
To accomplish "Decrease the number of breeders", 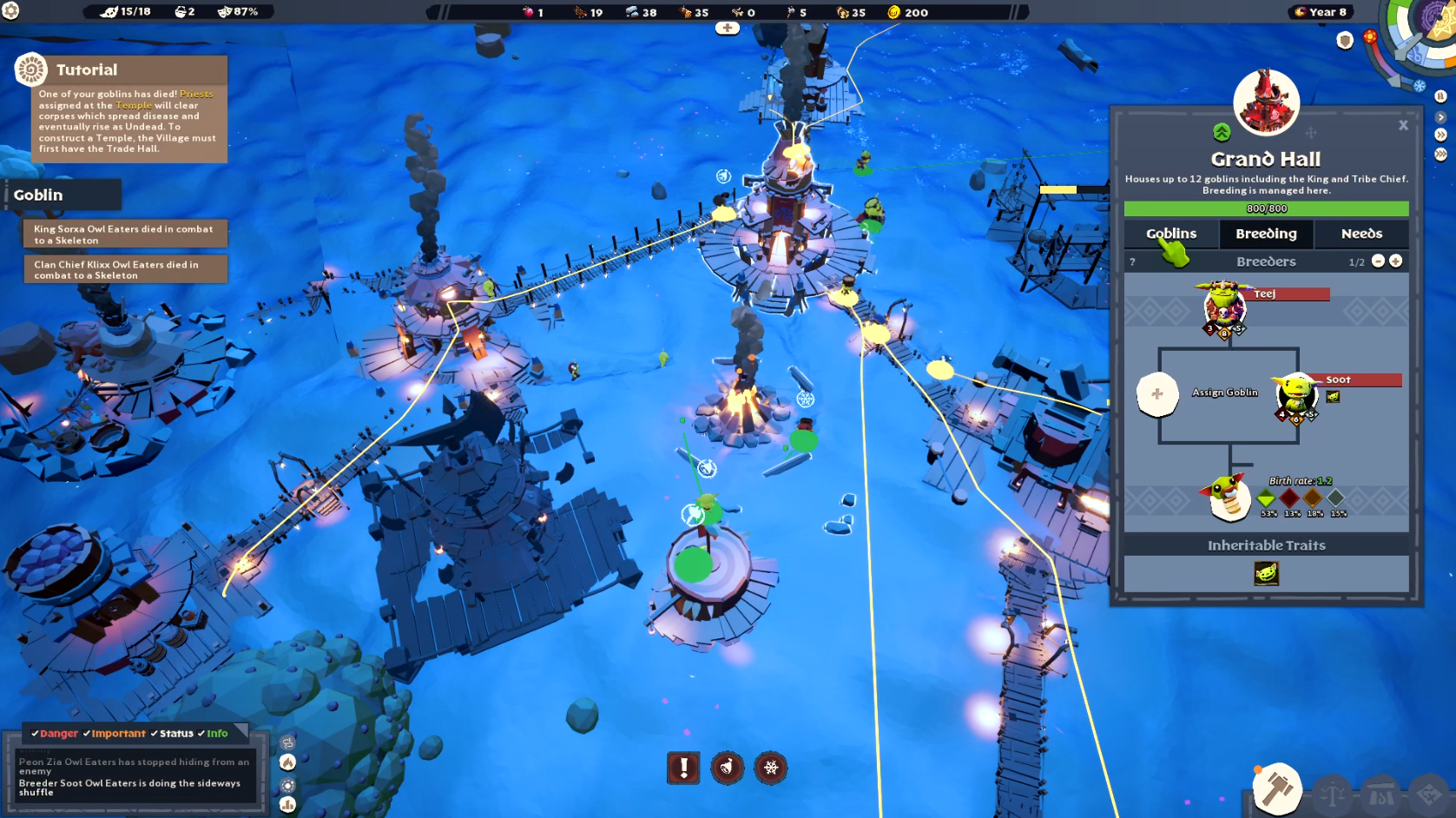I will [x=1378, y=261].
